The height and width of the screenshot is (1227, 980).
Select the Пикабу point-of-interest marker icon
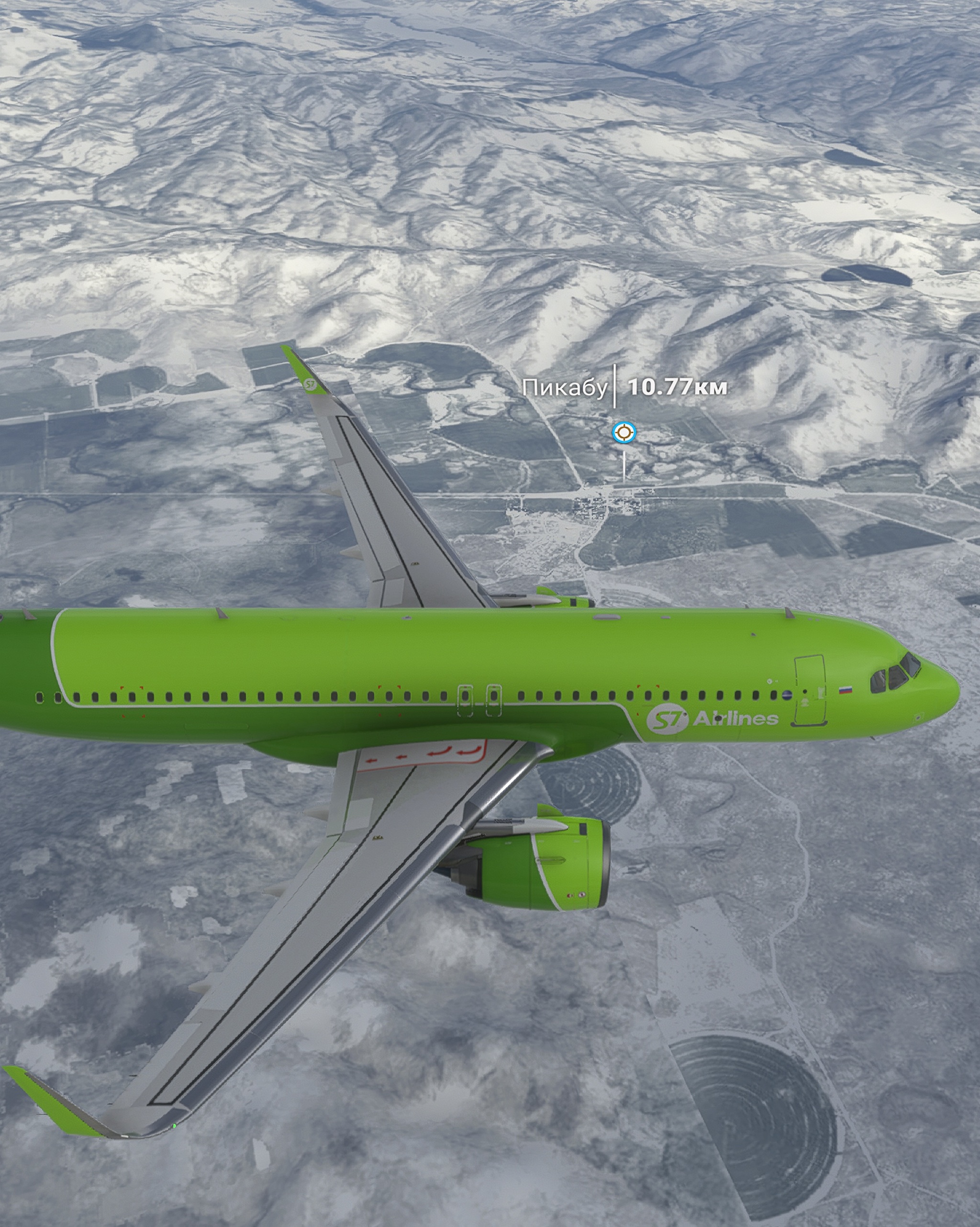624,433
